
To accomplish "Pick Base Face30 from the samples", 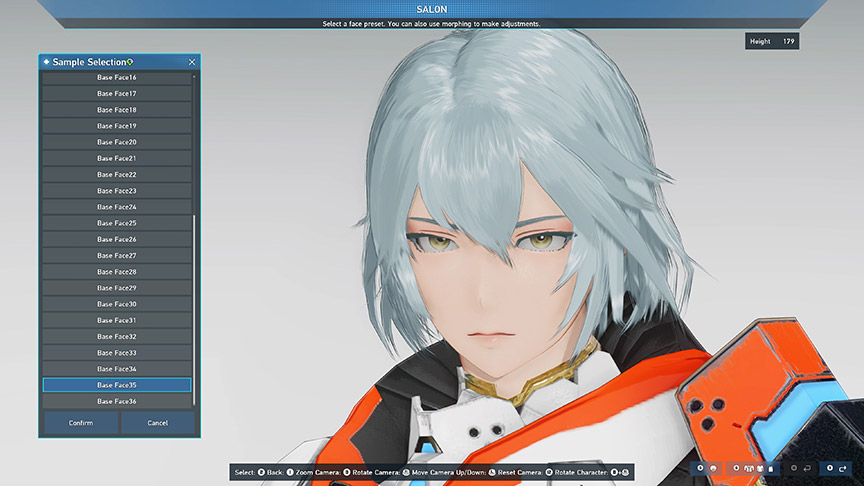I will pyautogui.click(x=117, y=304).
